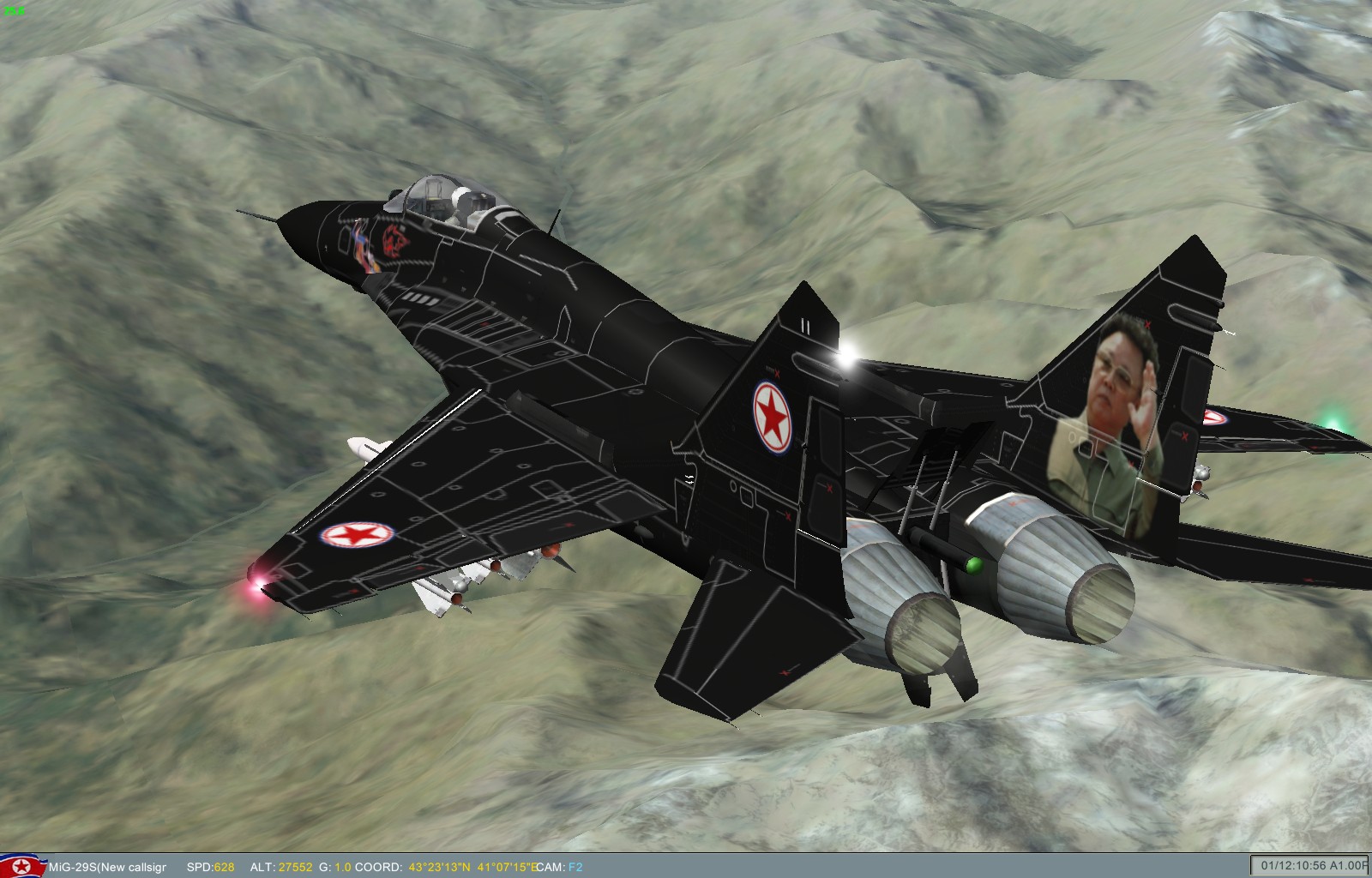Open the CAM: F2 camera selector
The image size is (1372, 878).
[562, 864]
